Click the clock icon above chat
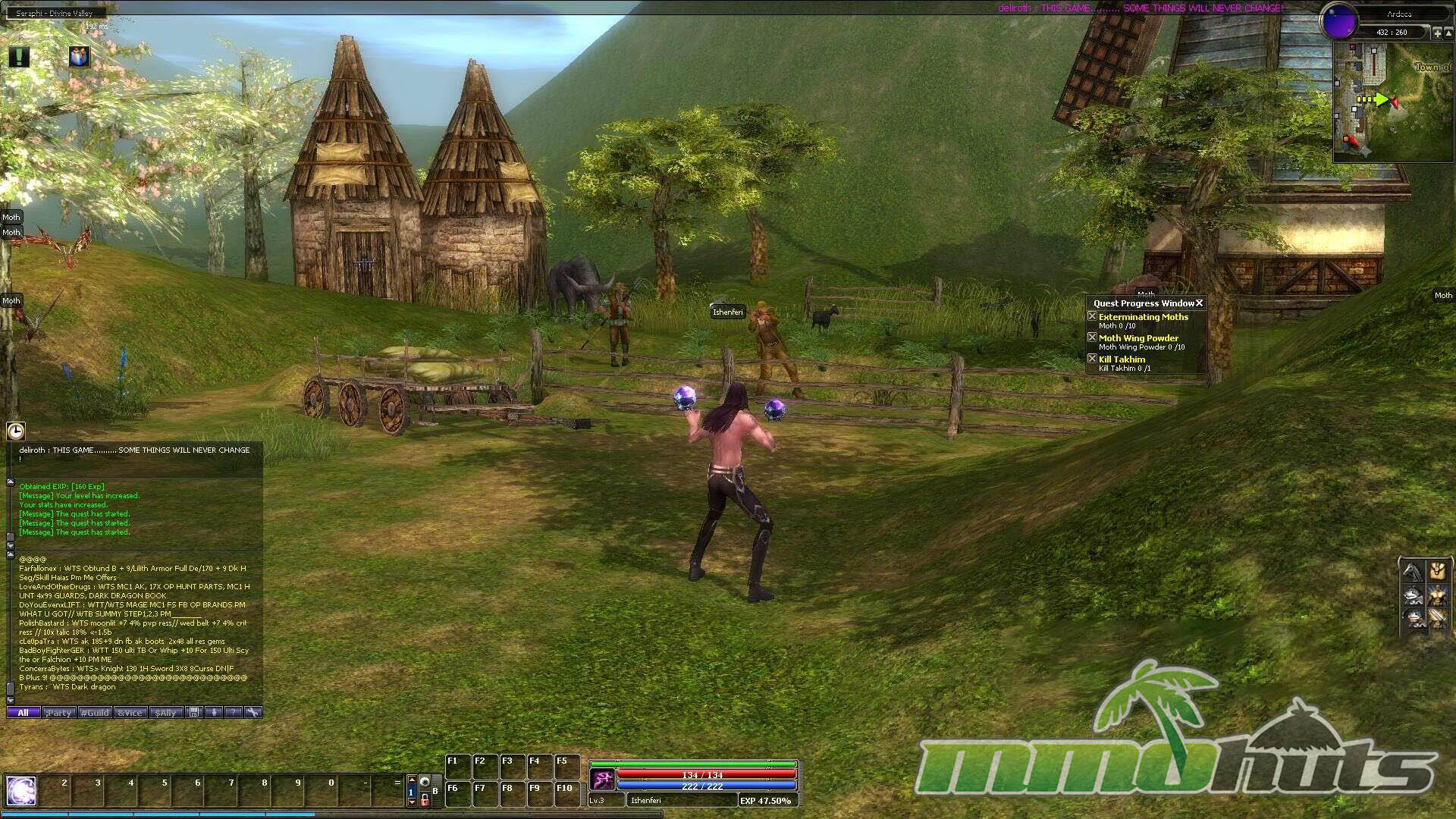This screenshot has width=1456, height=819. (16, 431)
